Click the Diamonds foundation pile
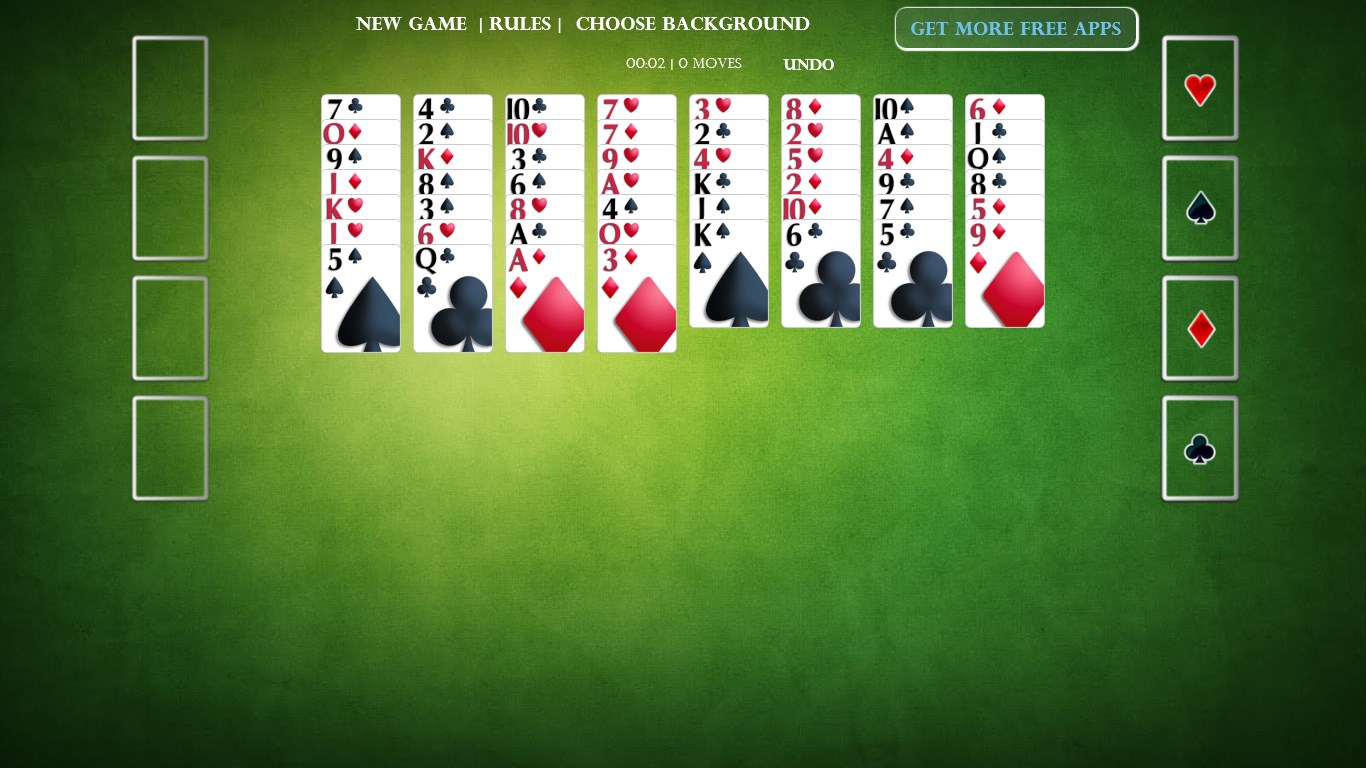 (x=1199, y=328)
